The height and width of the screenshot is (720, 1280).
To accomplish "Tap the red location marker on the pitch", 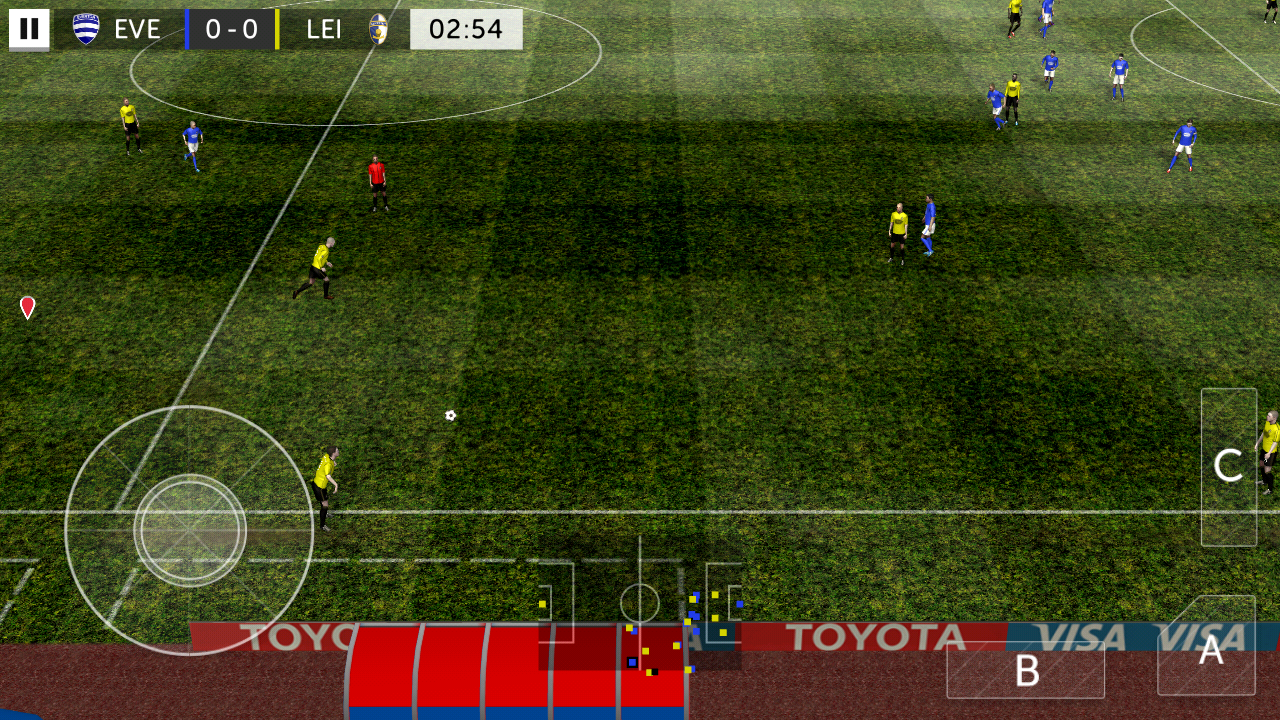I will [x=27, y=307].
